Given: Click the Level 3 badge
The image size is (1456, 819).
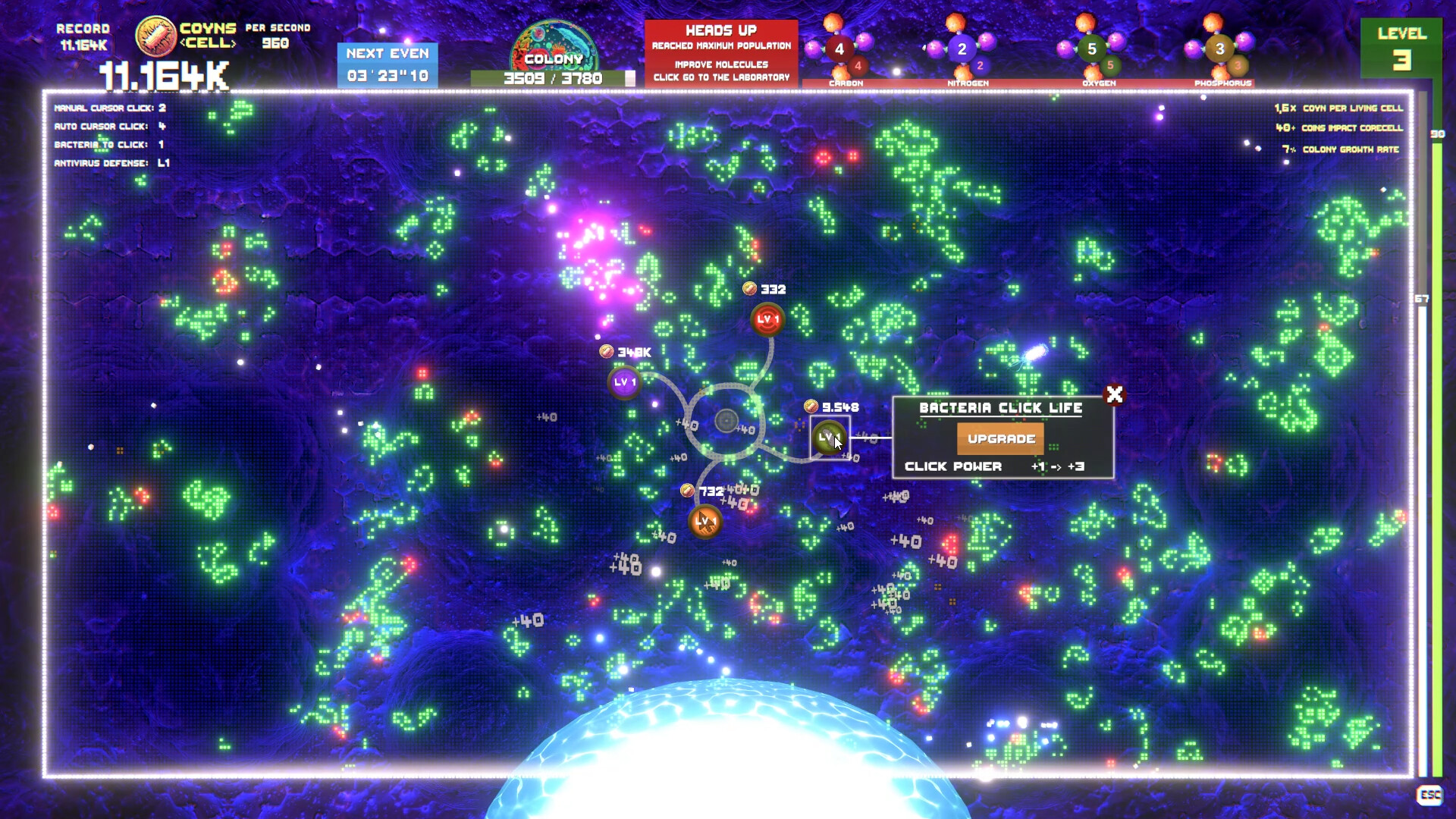Looking at the screenshot, I should click(x=1401, y=47).
